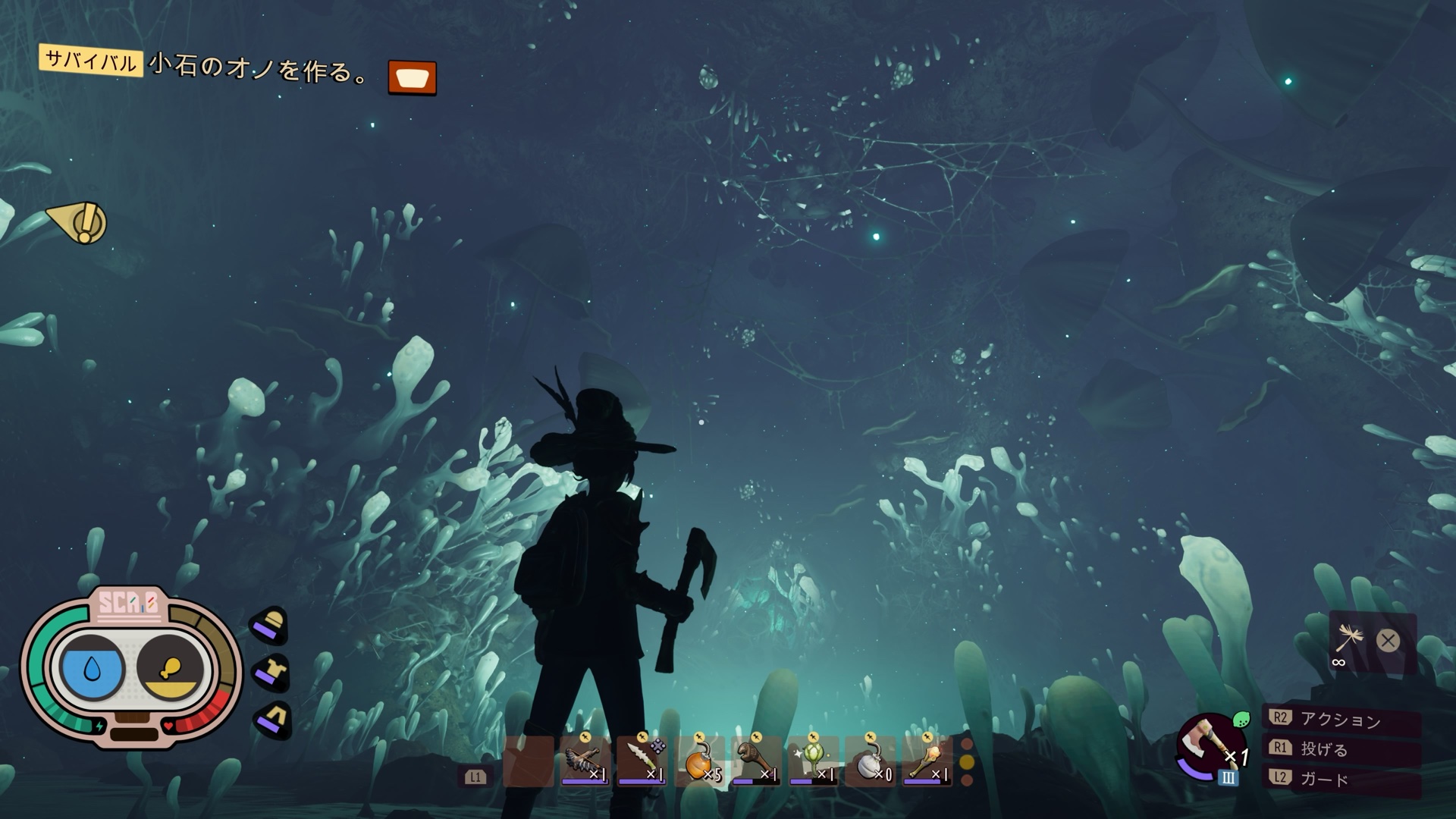Image resolution: width=1456 pixels, height=819 pixels.
Task: Equip the brown club hotbar slot
Action: pyautogui.click(x=756, y=761)
